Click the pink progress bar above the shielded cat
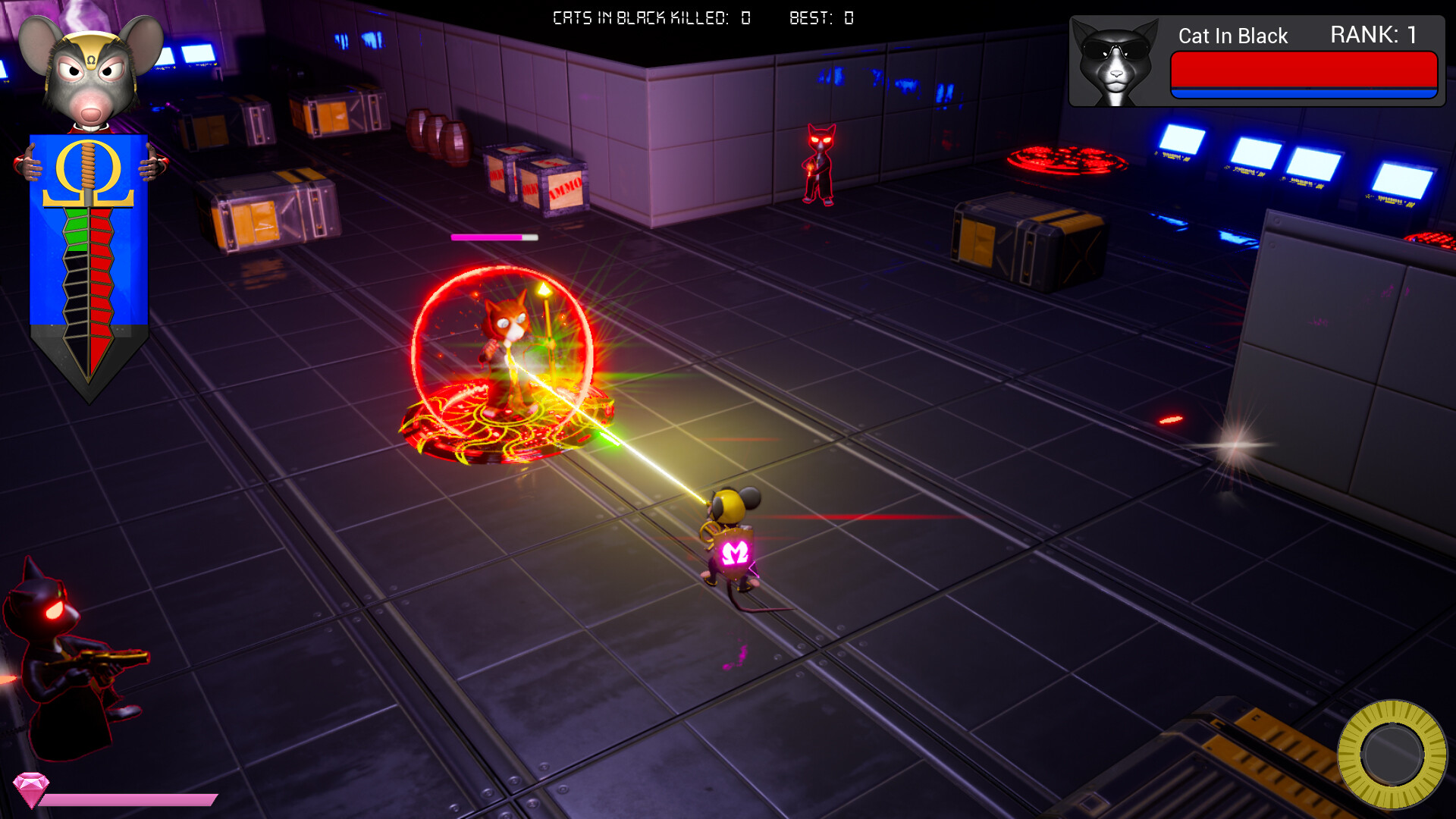This screenshot has width=1456, height=819. (x=494, y=237)
